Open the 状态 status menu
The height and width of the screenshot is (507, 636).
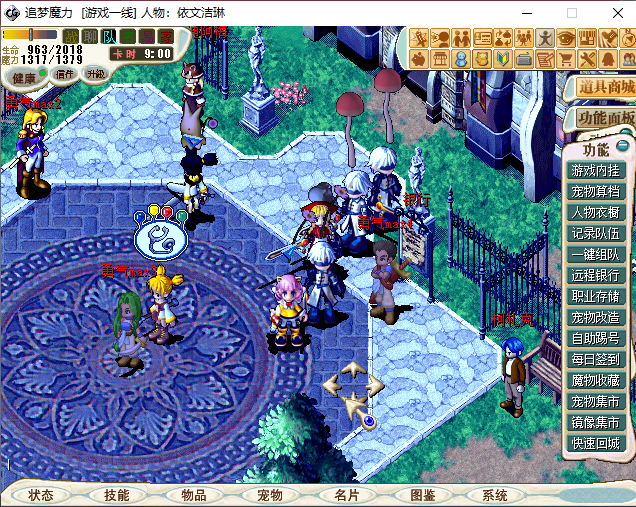[41, 495]
